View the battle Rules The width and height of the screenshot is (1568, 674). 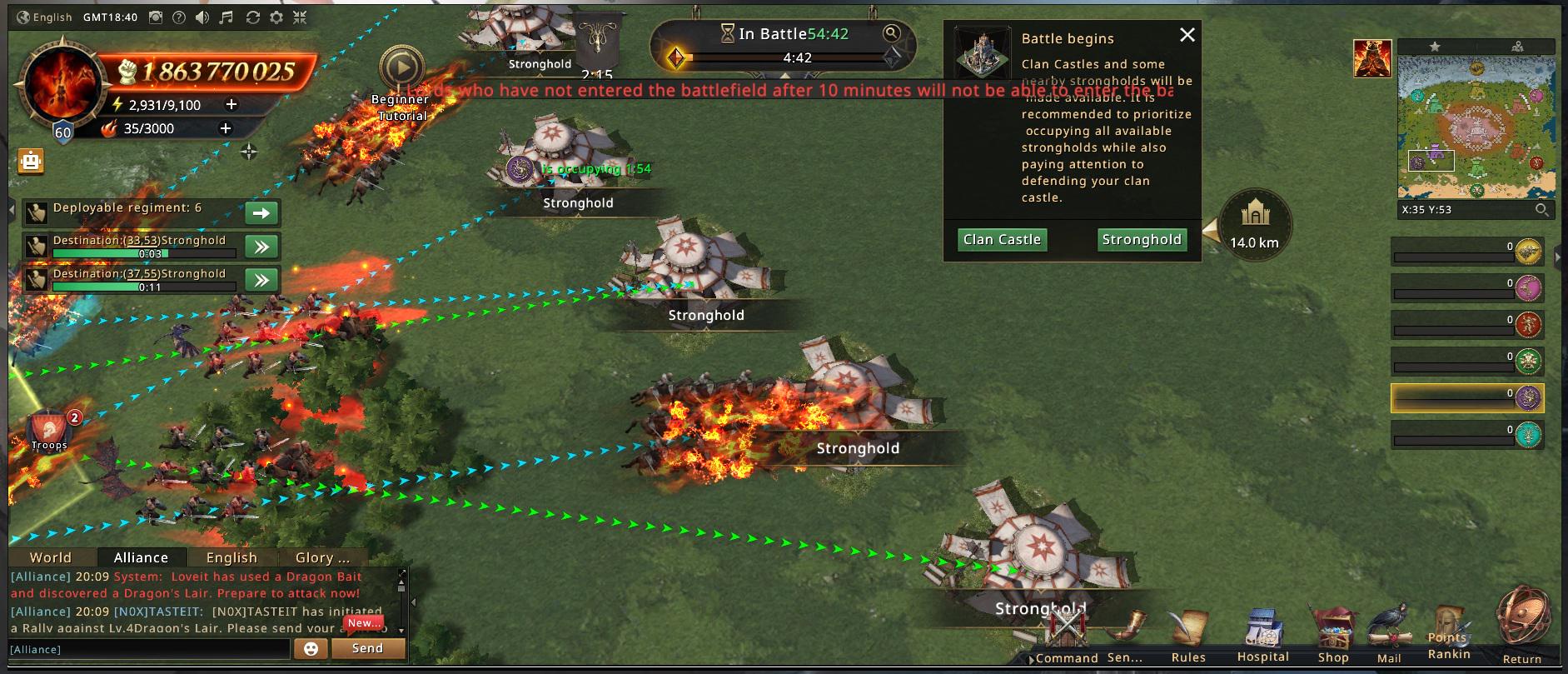1188,637
